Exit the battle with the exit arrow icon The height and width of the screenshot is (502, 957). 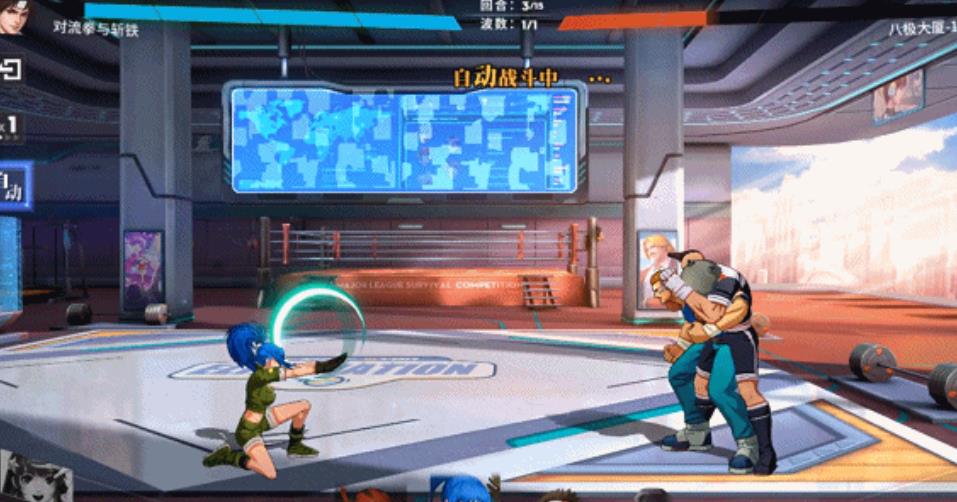tap(10, 69)
